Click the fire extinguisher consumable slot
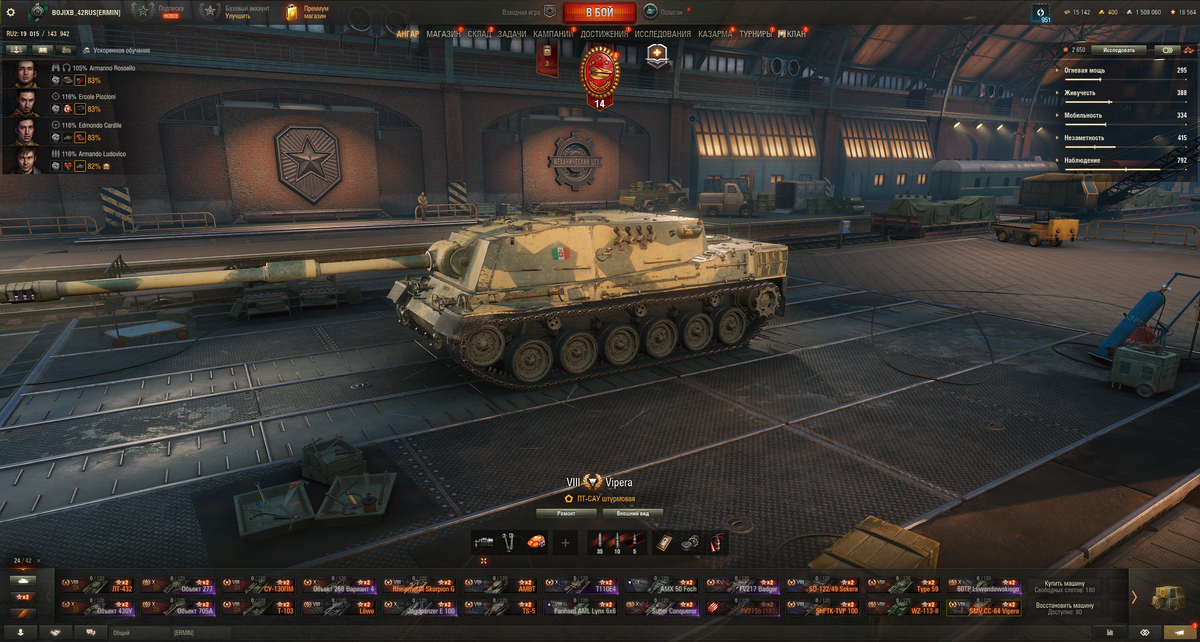The height and width of the screenshot is (642, 1200). 715,543
